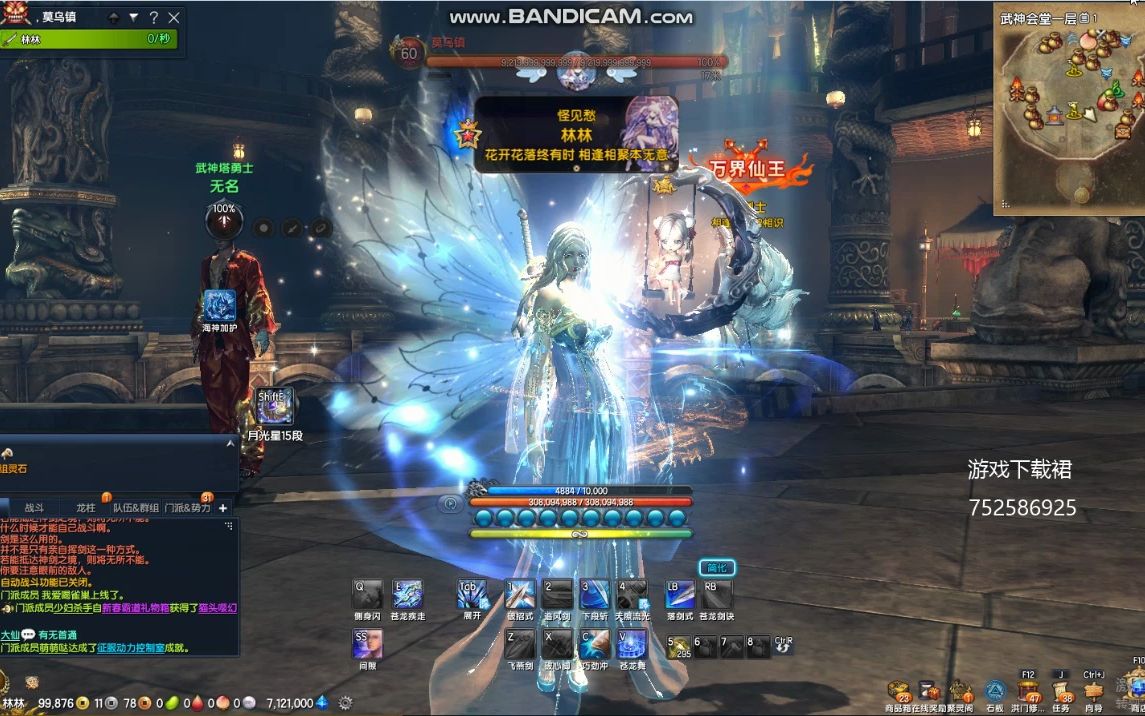Cast the 苍龙舞 skill

tap(631, 645)
